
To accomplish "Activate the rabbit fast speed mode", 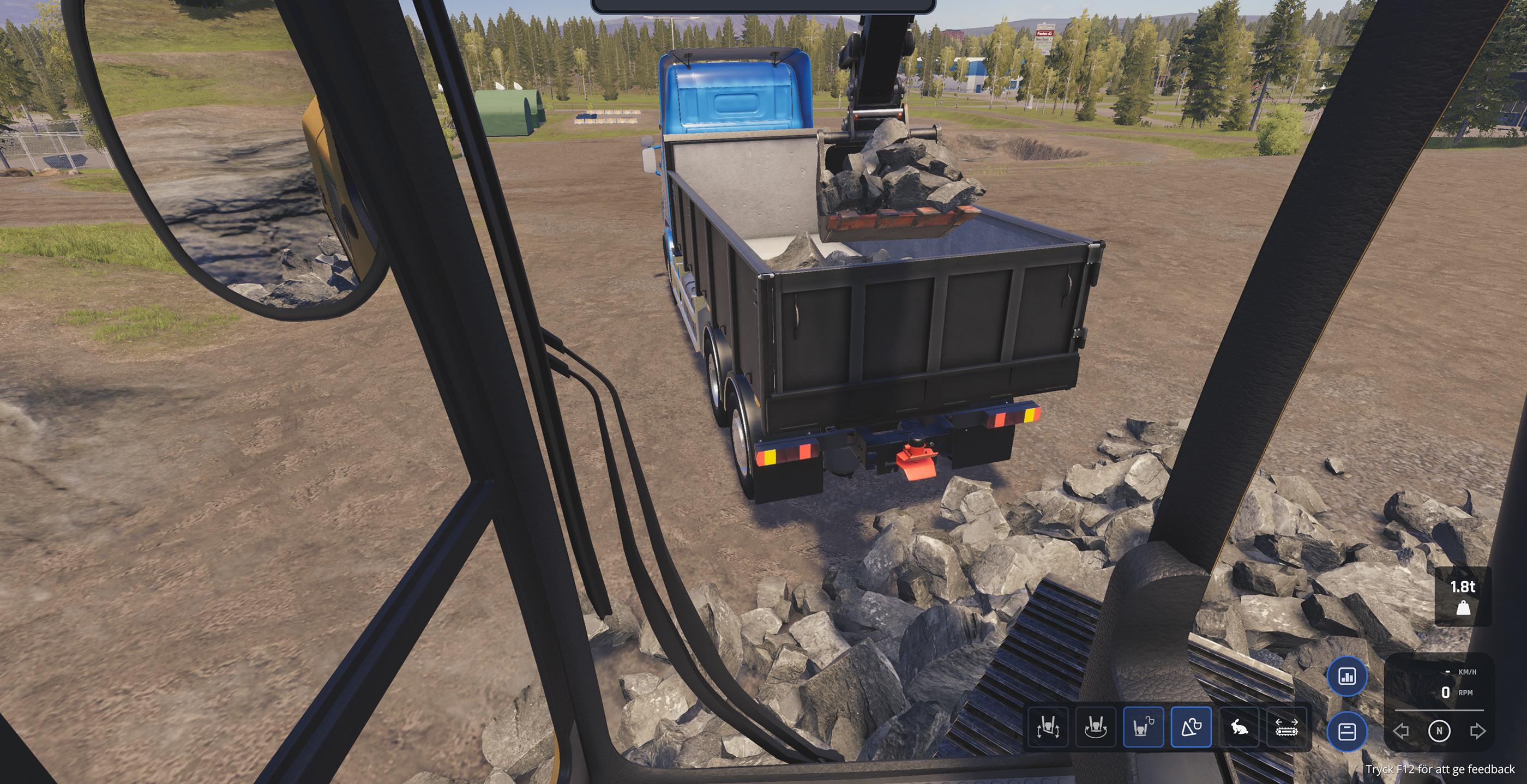I will click(x=1239, y=727).
